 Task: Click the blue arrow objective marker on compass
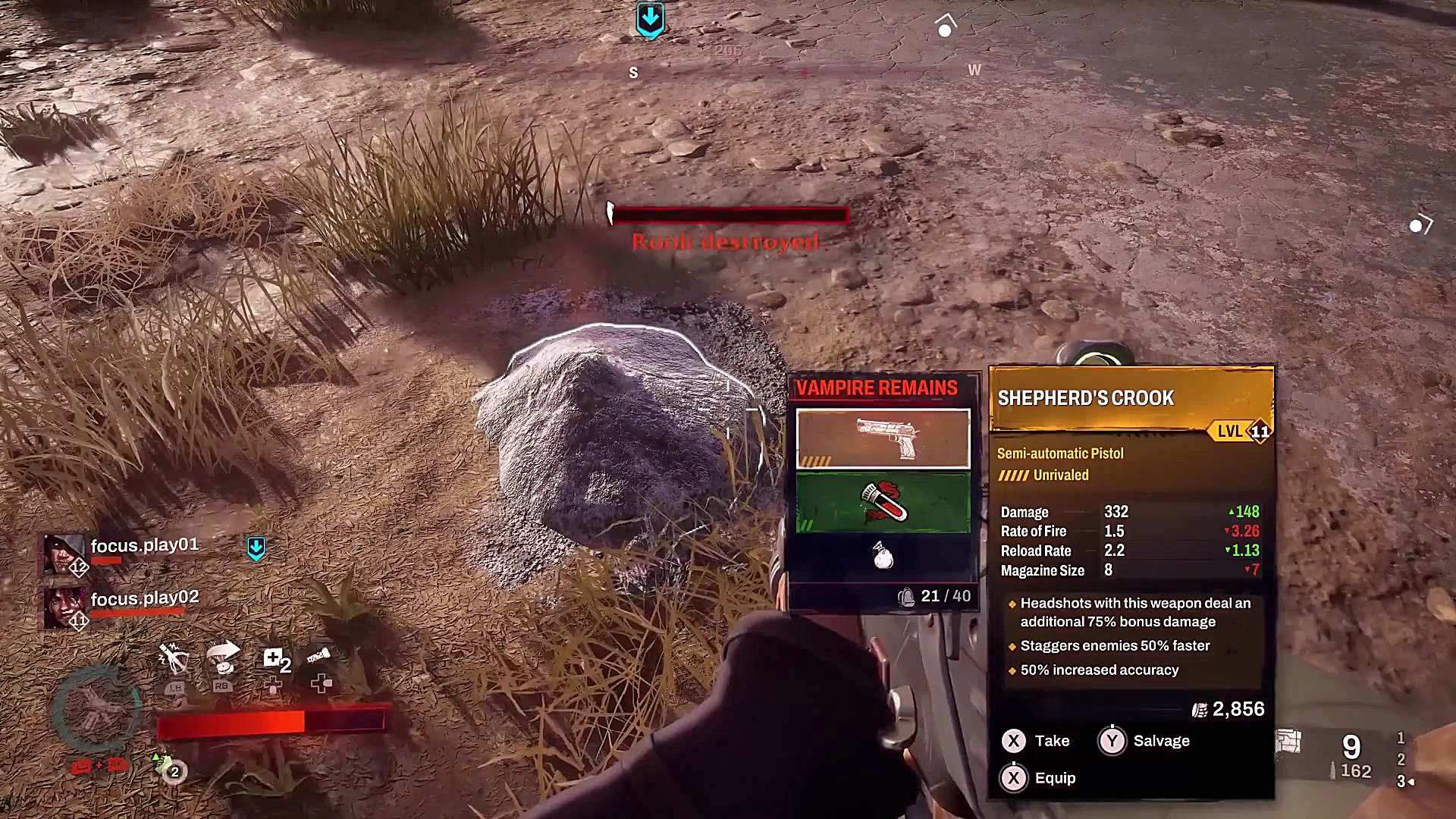650,20
